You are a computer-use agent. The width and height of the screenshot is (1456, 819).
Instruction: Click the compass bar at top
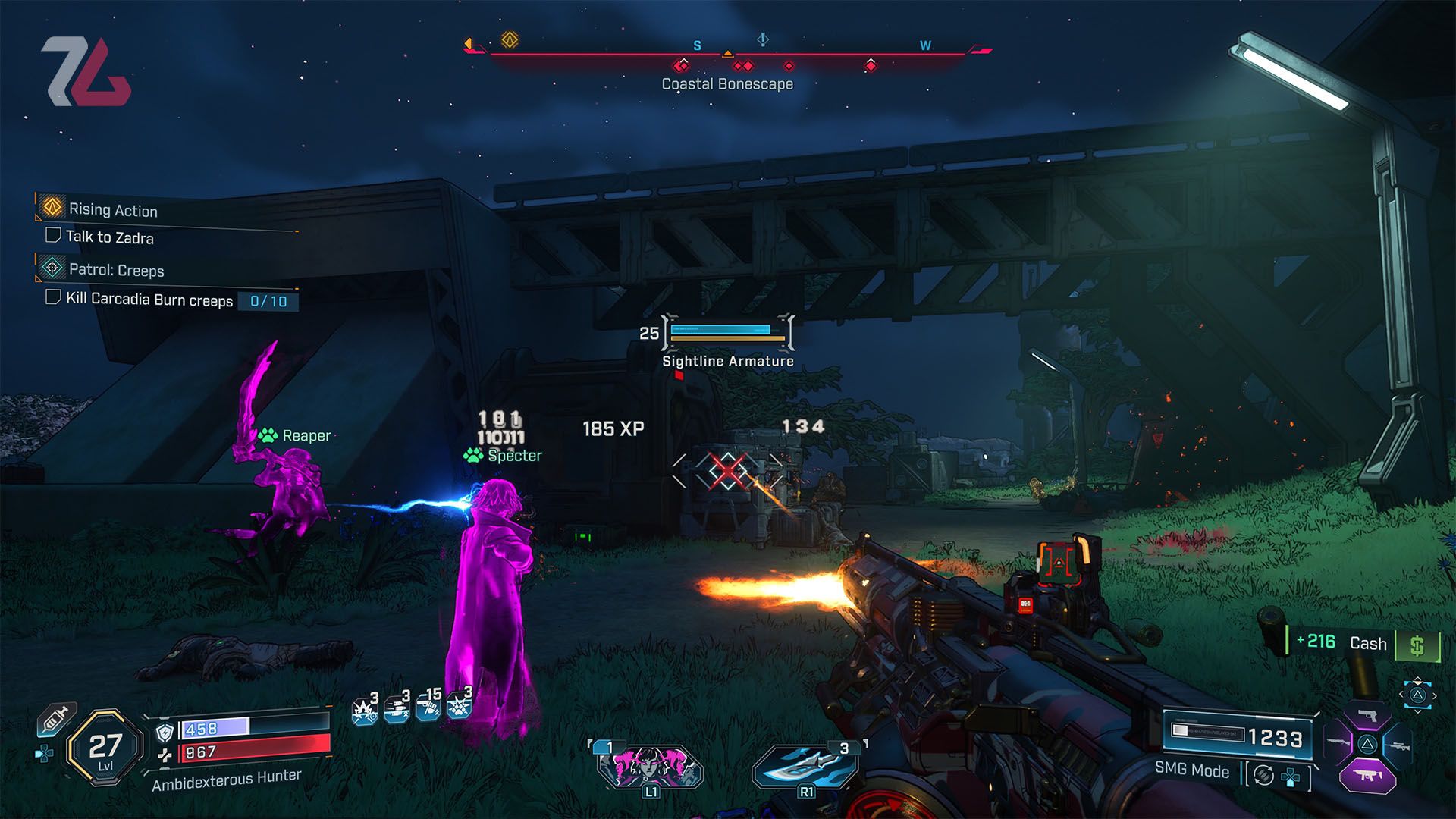[728, 53]
